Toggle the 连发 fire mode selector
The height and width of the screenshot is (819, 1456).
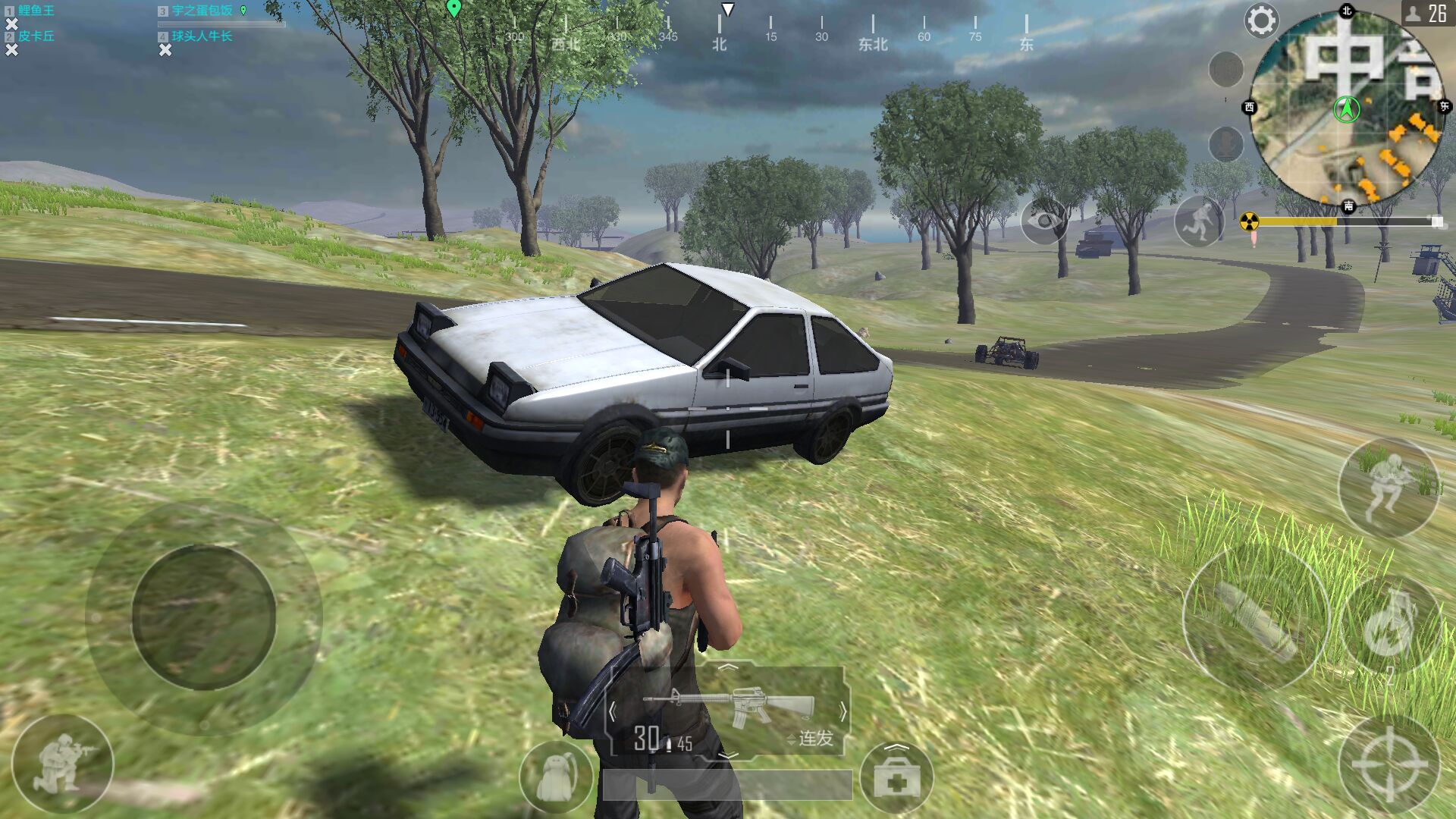pos(811,738)
